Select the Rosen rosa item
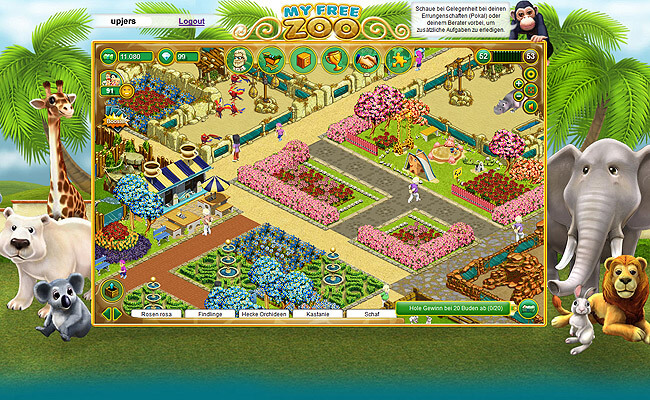 [x=158, y=314]
